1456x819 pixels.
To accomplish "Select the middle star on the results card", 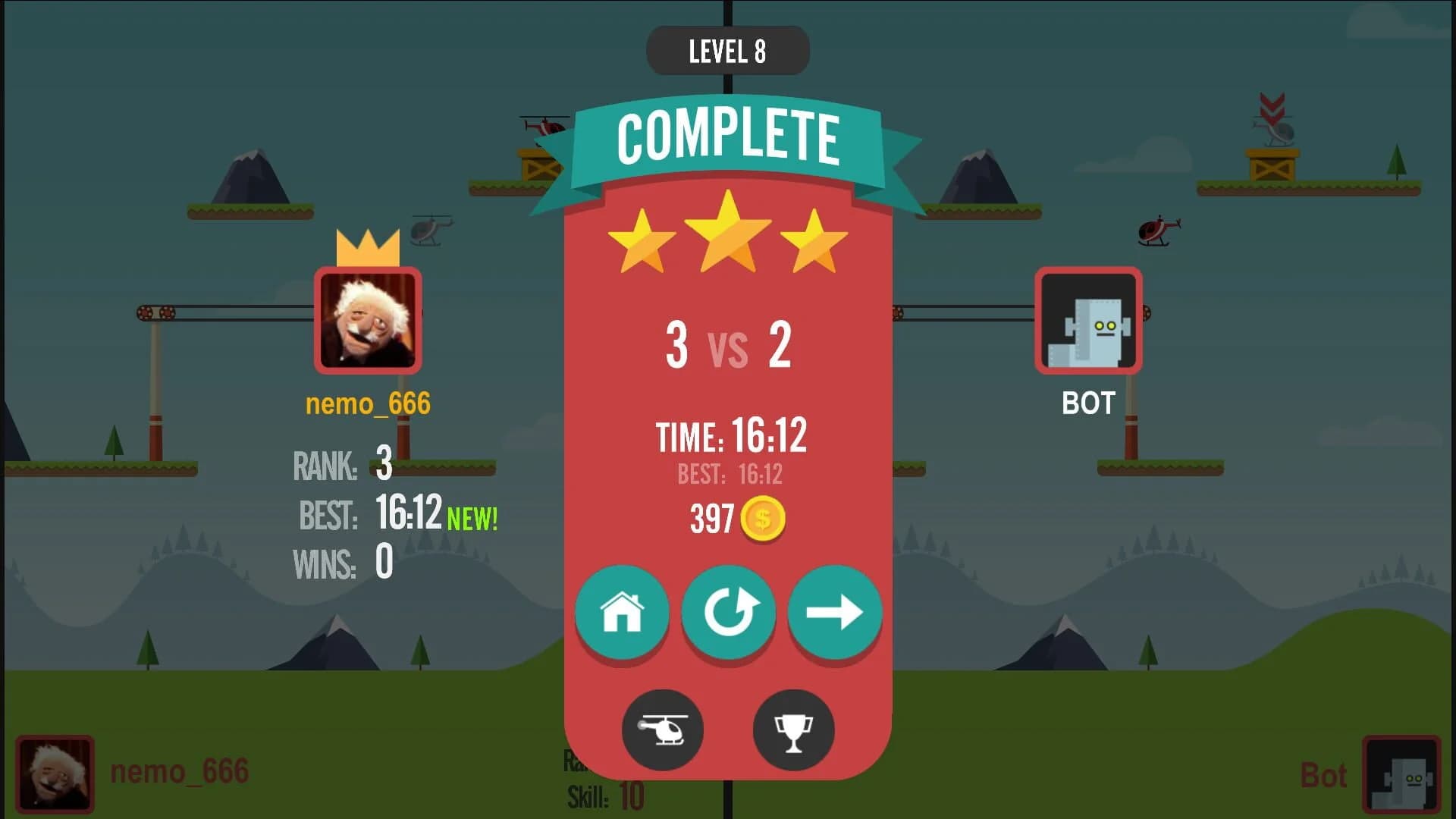I will click(x=728, y=235).
